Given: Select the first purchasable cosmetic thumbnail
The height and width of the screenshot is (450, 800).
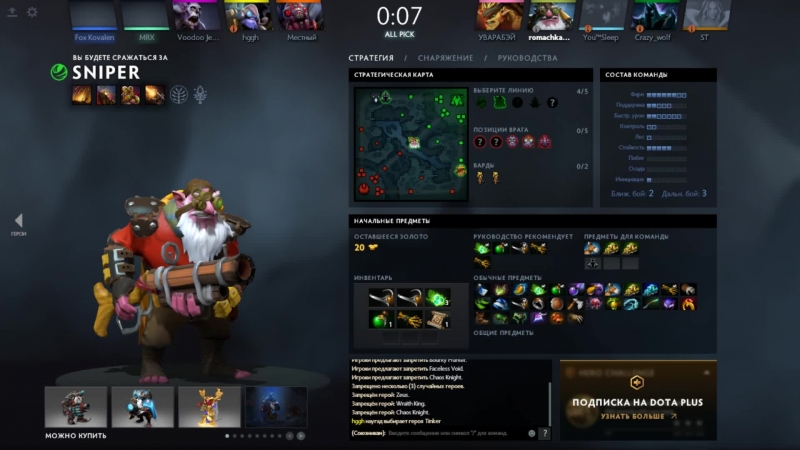Looking at the screenshot, I should [x=75, y=407].
